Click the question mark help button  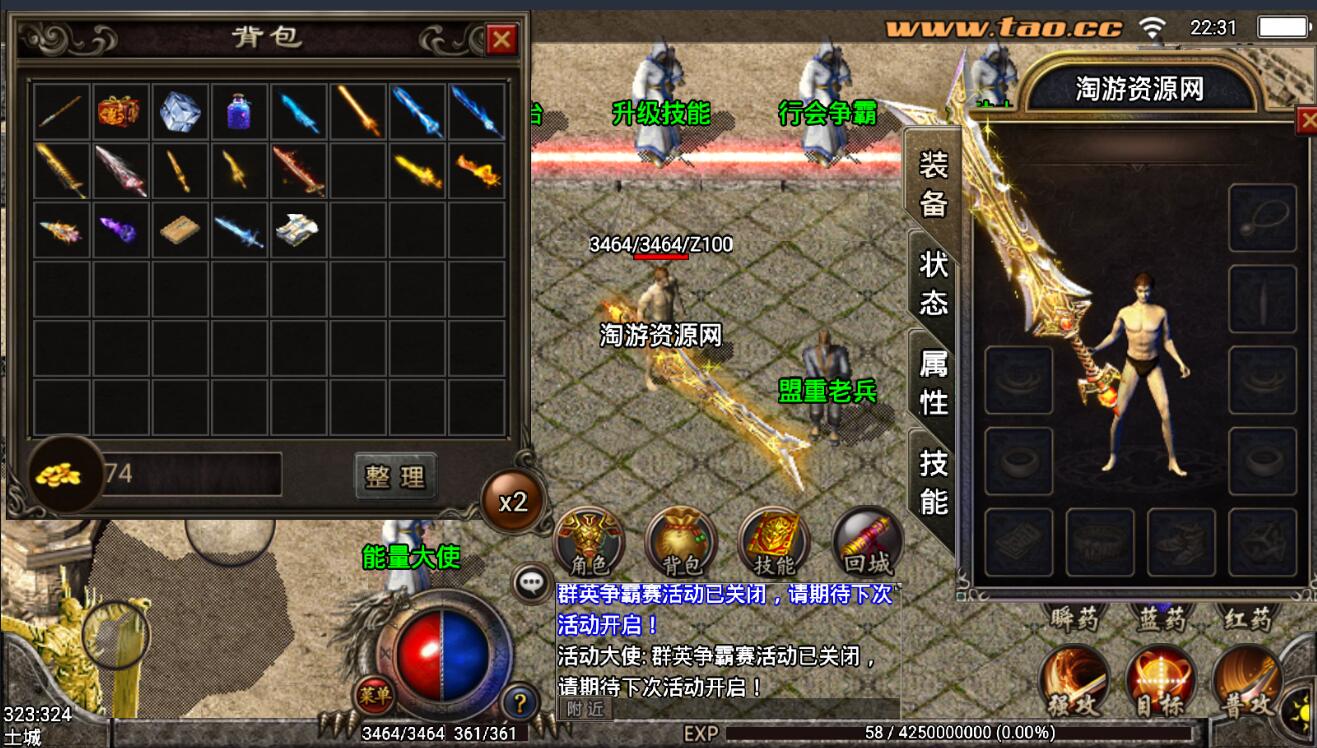(520, 700)
